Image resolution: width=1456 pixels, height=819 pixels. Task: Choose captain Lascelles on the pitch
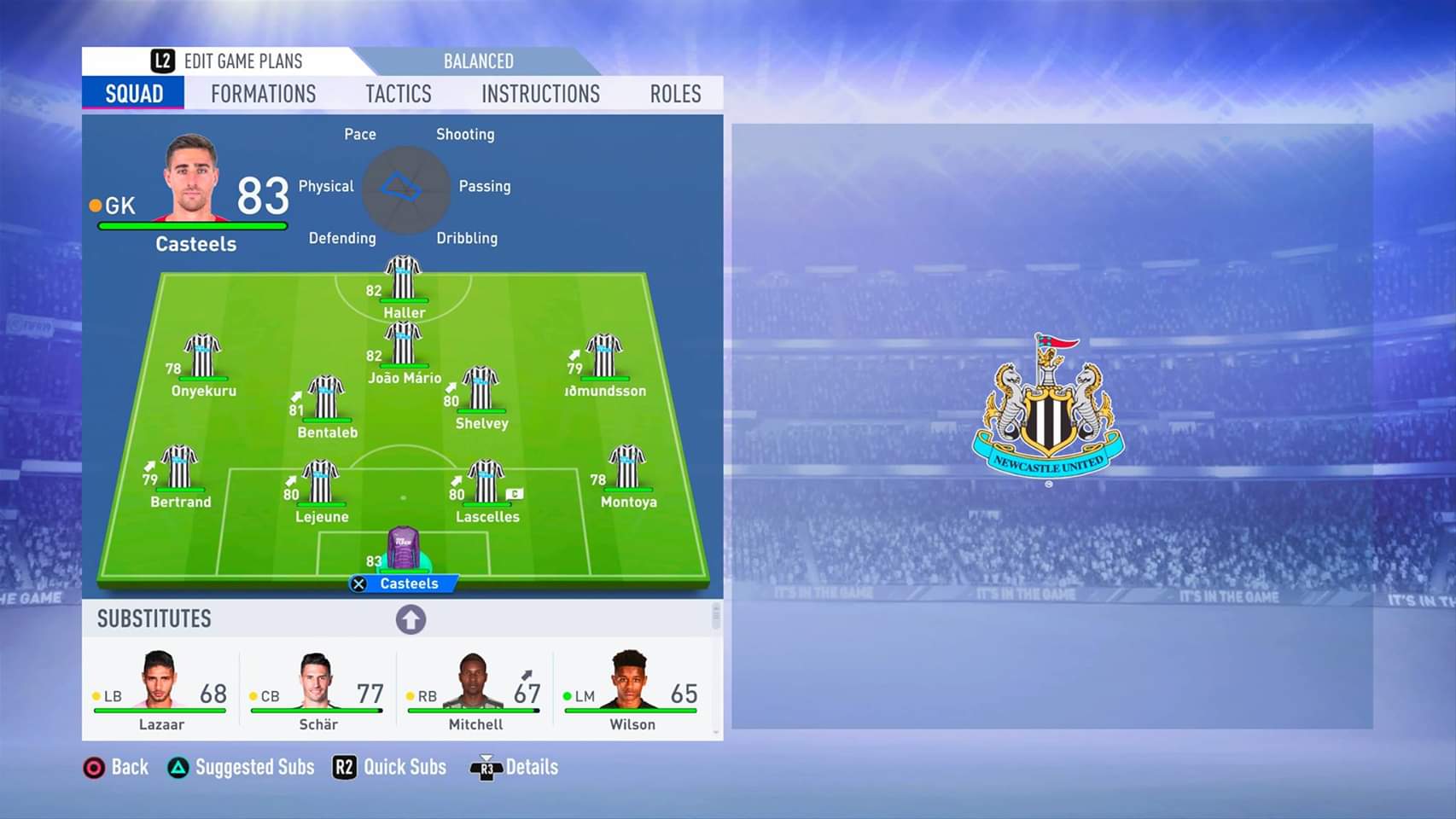[x=486, y=485]
